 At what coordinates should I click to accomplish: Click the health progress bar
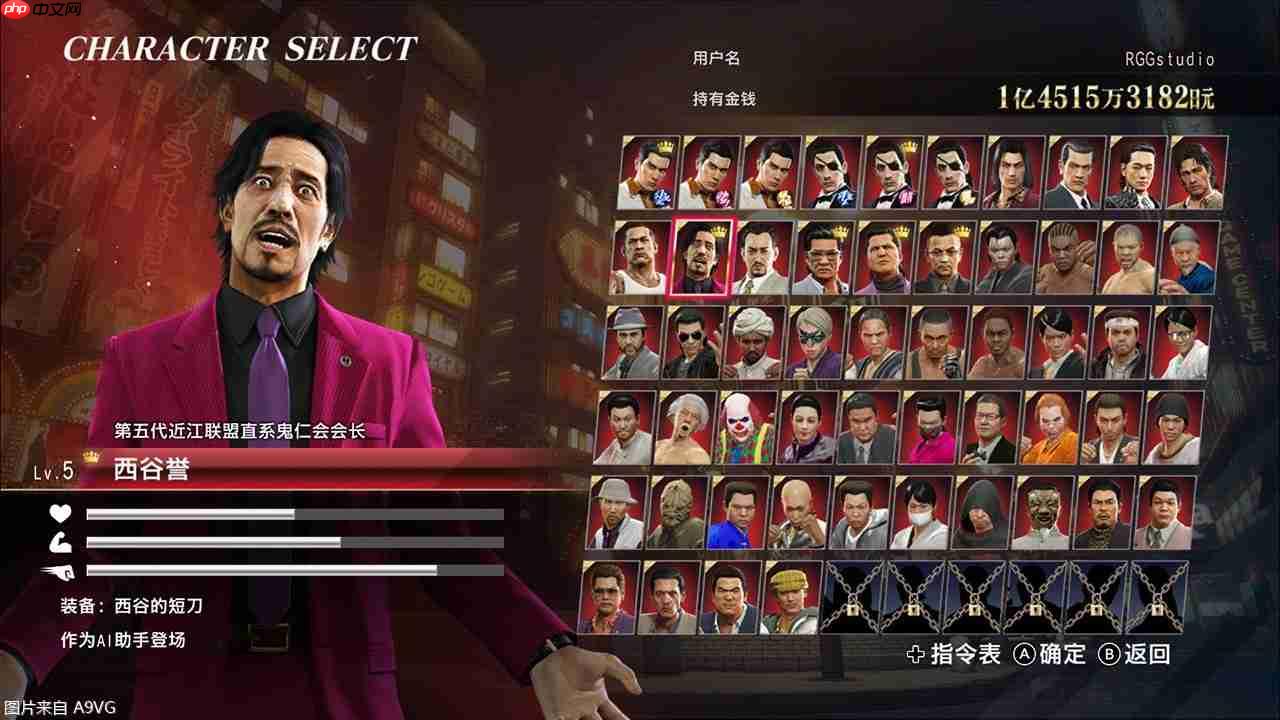coord(290,513)
